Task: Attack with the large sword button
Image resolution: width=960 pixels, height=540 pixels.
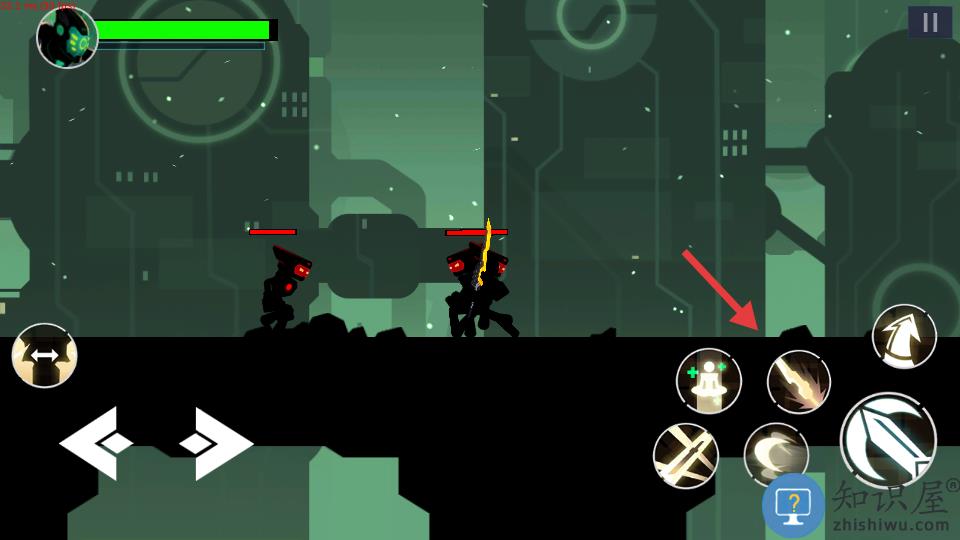Action: (888, 440)
